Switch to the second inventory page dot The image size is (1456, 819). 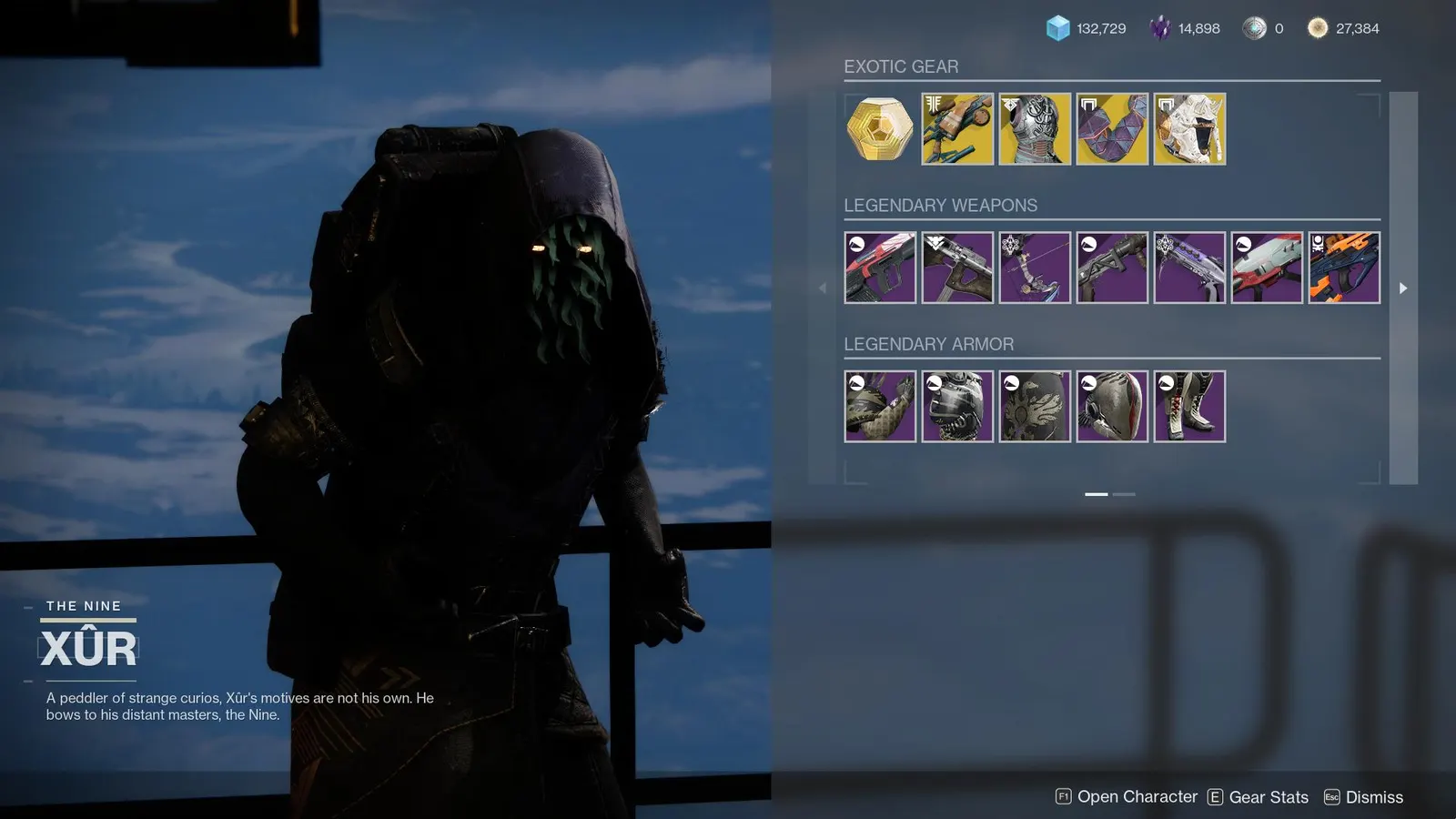pos(1125,494)
